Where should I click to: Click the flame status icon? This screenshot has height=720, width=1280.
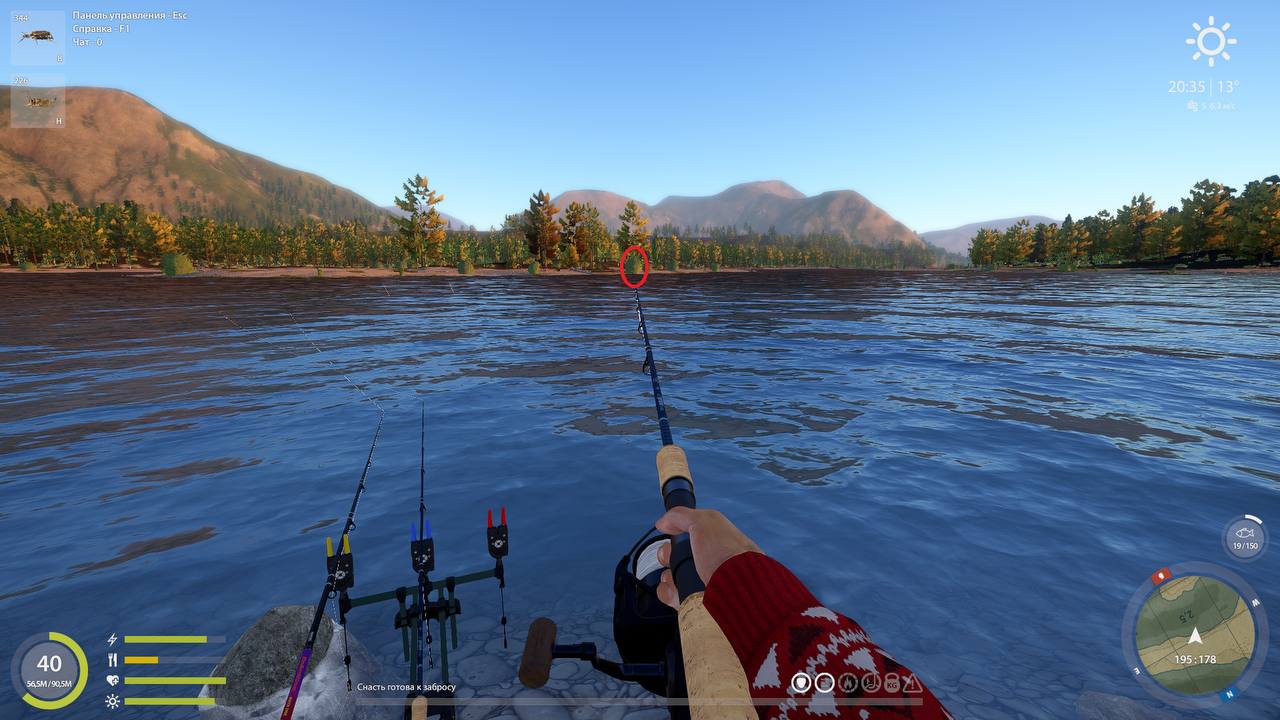click(848, 683)
